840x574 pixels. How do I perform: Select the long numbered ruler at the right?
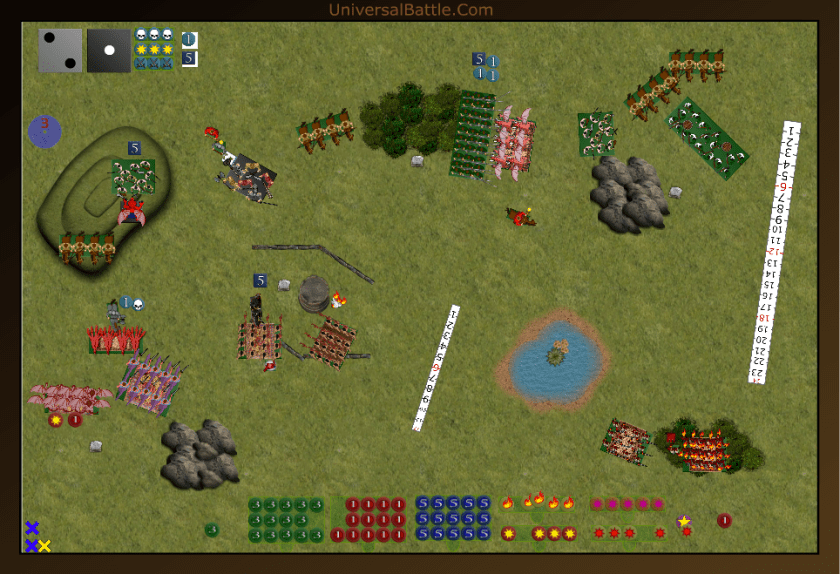(773, 251)
